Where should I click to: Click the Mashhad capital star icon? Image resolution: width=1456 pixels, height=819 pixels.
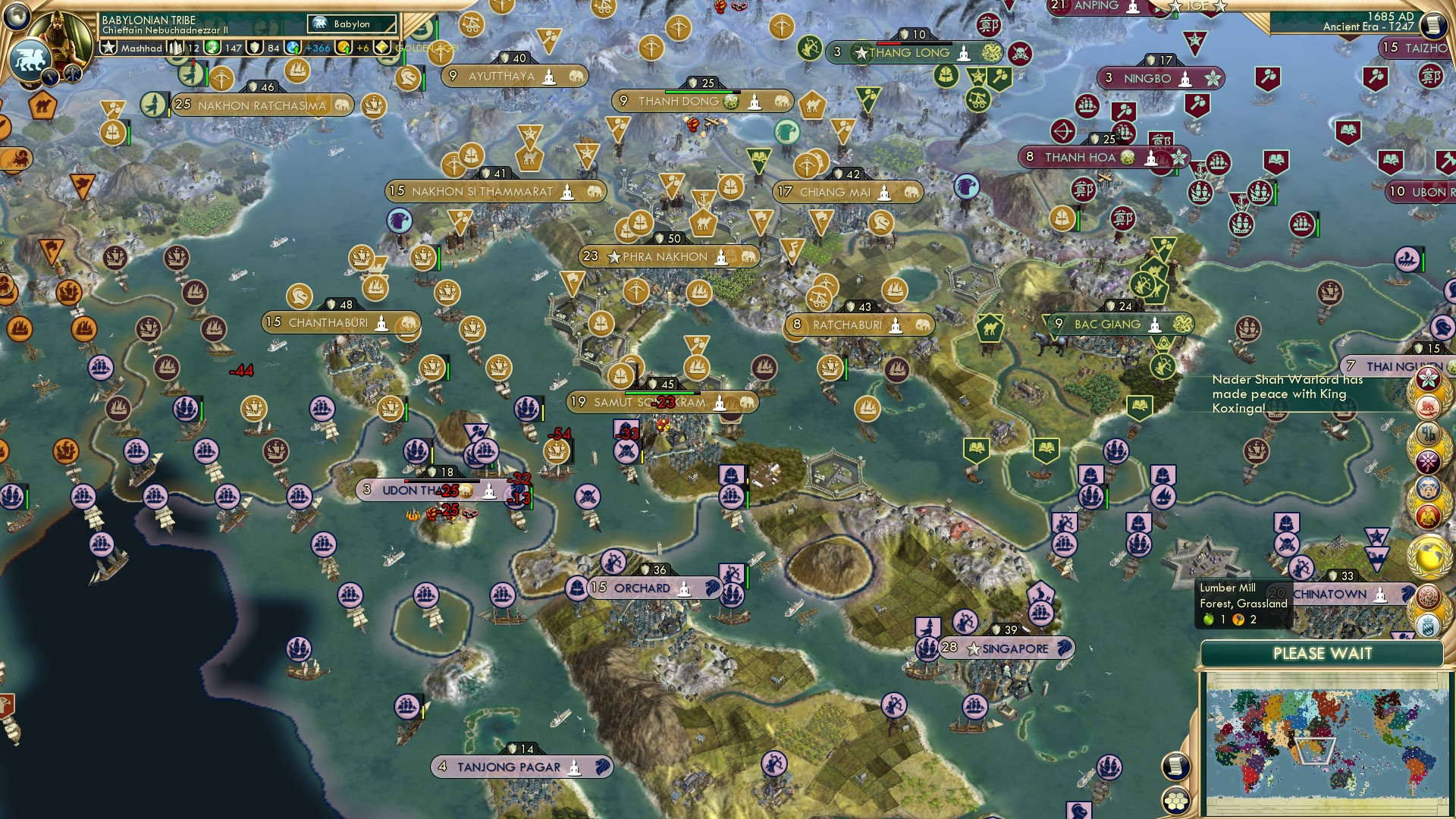[108, 48]
